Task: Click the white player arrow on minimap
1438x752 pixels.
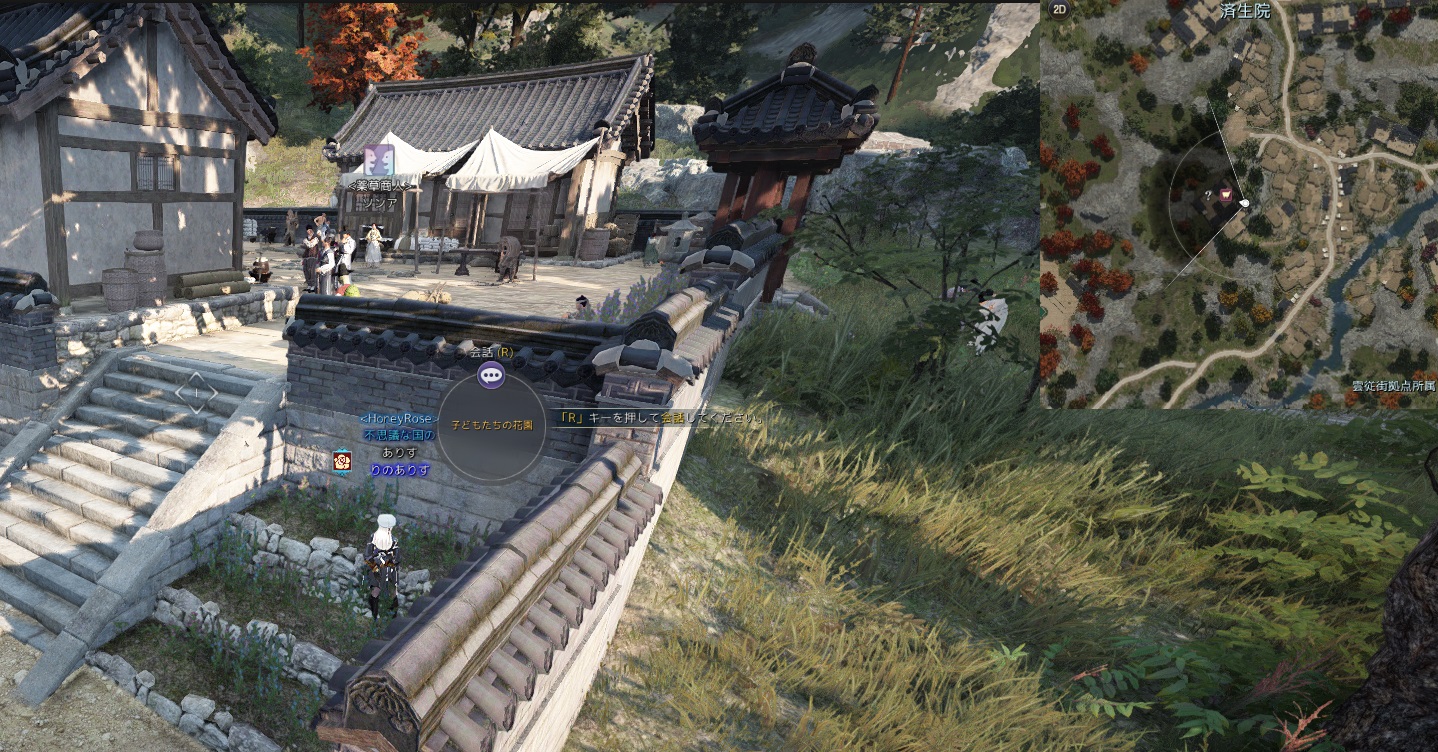Action: (1244, 204)
